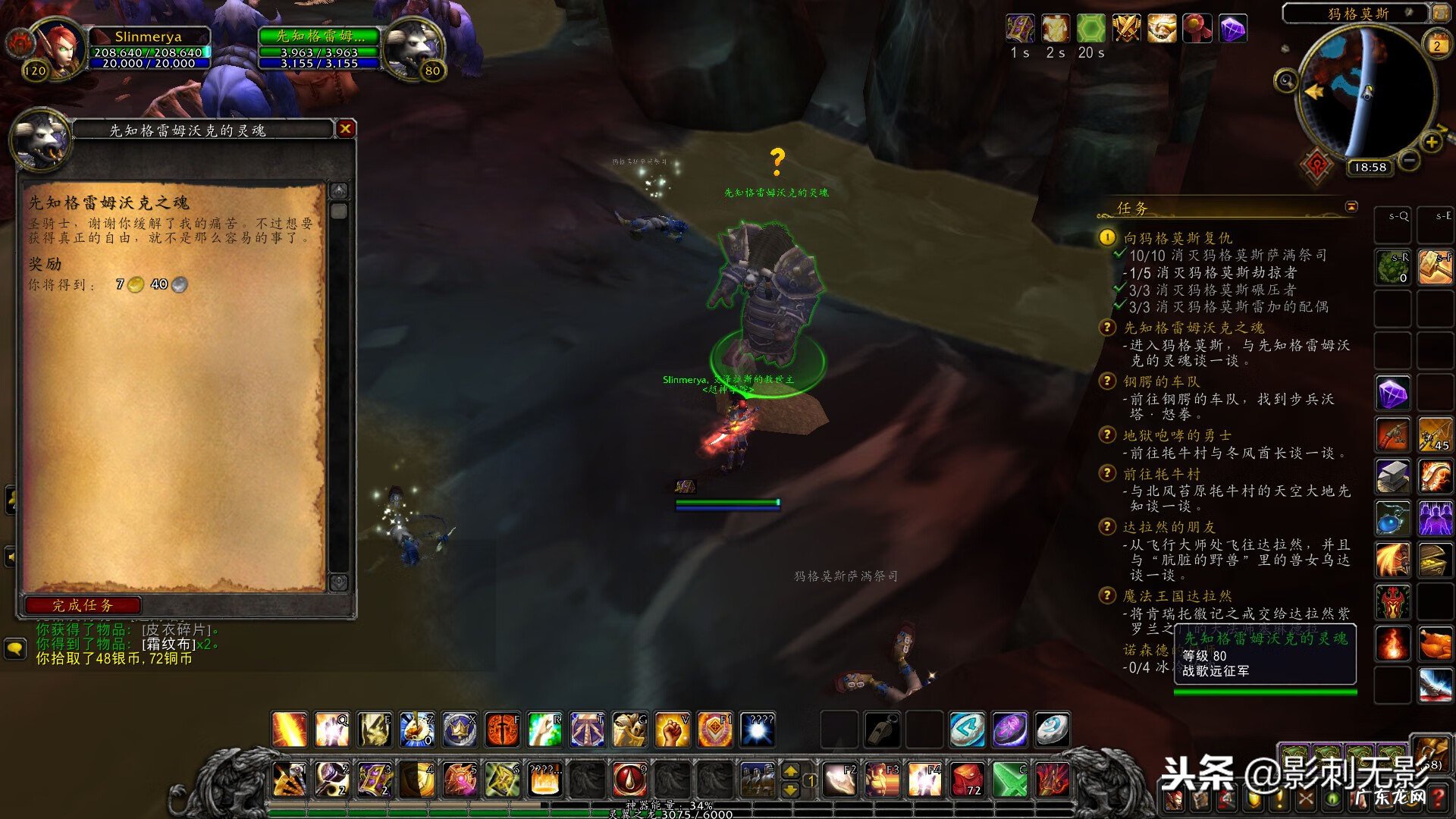This screenshot has height=819, width=1456.
Task: Select Slinmerya's player portrait
Action: 61,47
